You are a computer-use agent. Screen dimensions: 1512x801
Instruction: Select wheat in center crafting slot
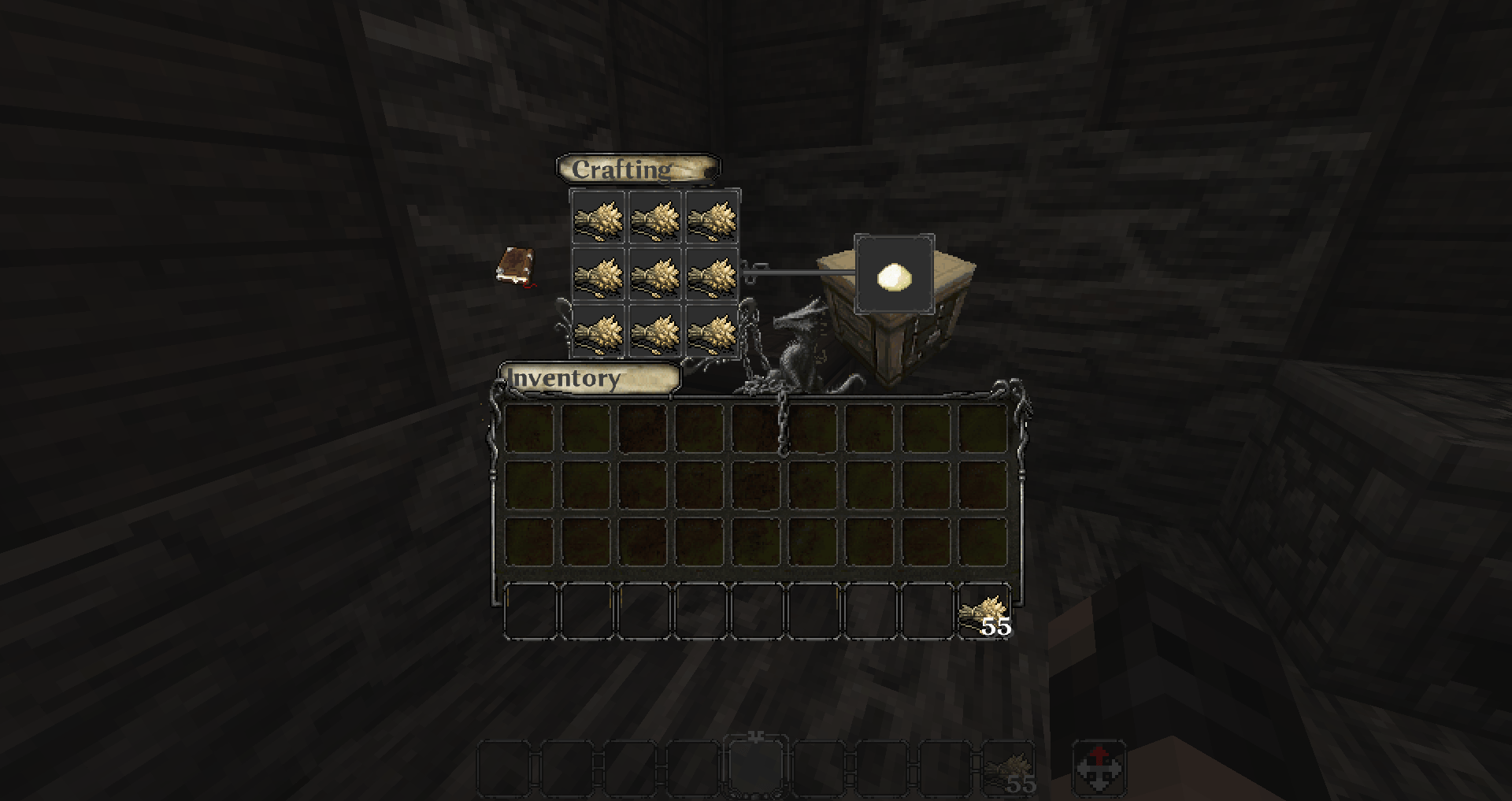click(654, 276)
